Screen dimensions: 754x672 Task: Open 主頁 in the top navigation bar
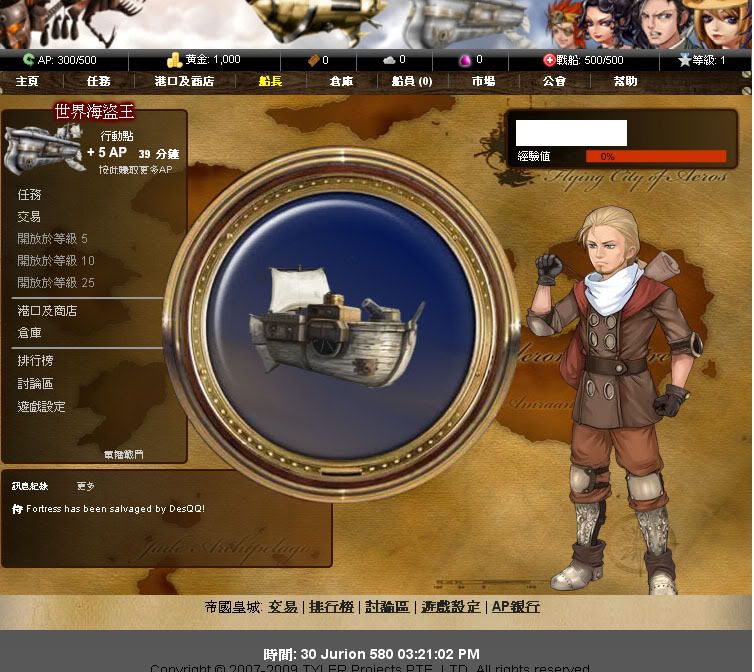[27, 81]
